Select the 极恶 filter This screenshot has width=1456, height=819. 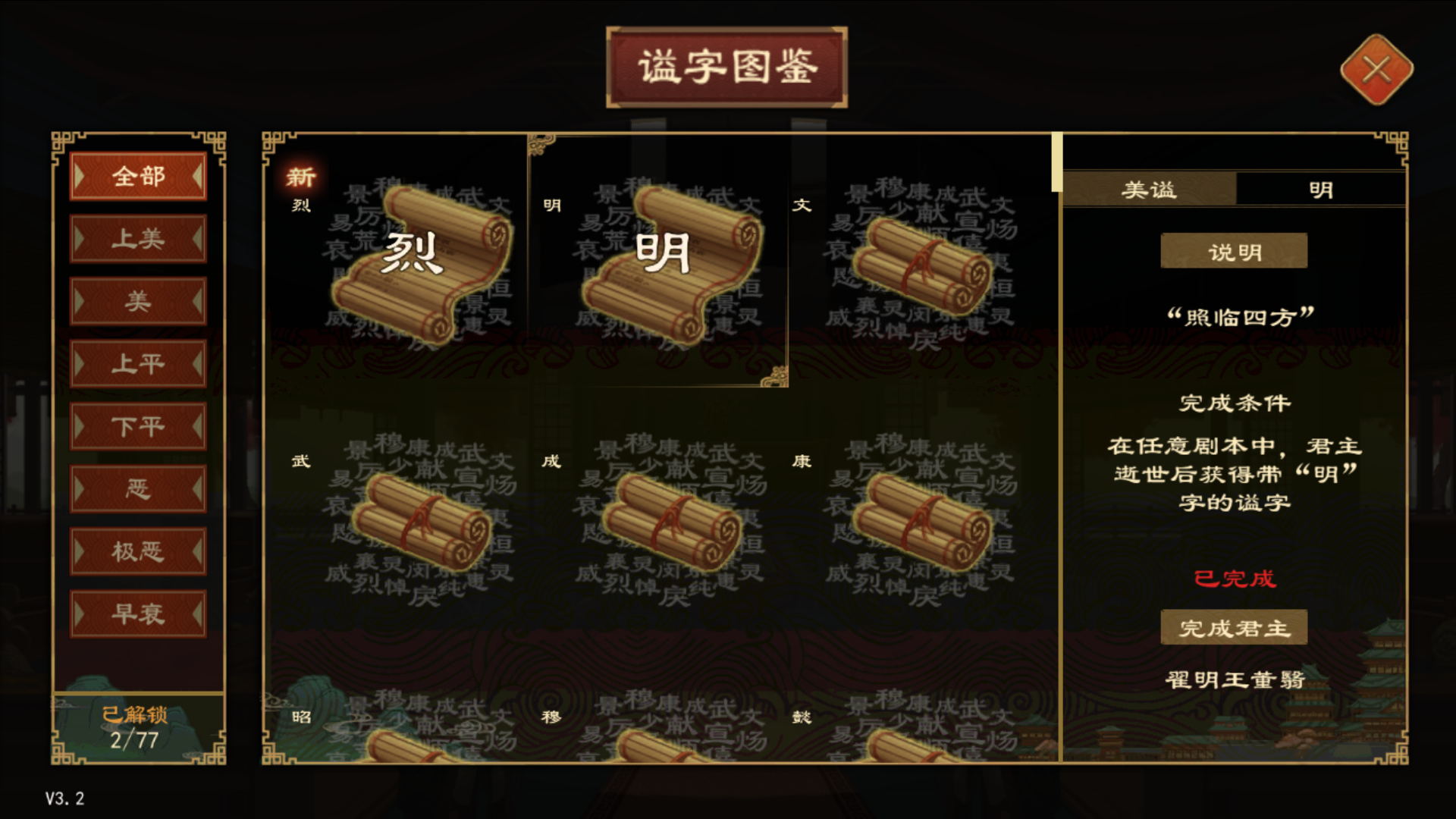point(137,551)
